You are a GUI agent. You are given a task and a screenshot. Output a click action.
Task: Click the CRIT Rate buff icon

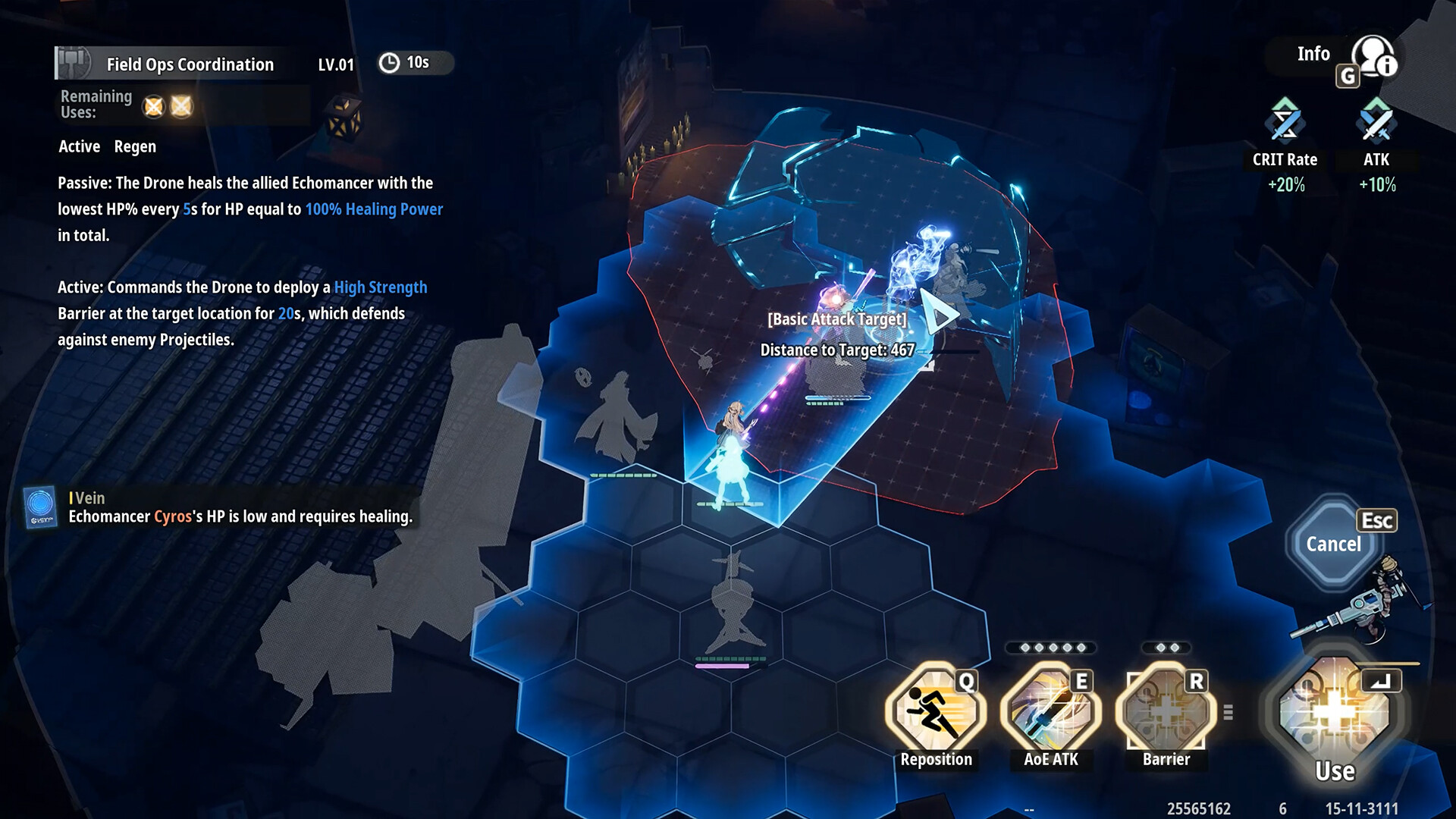point(1283,121)
